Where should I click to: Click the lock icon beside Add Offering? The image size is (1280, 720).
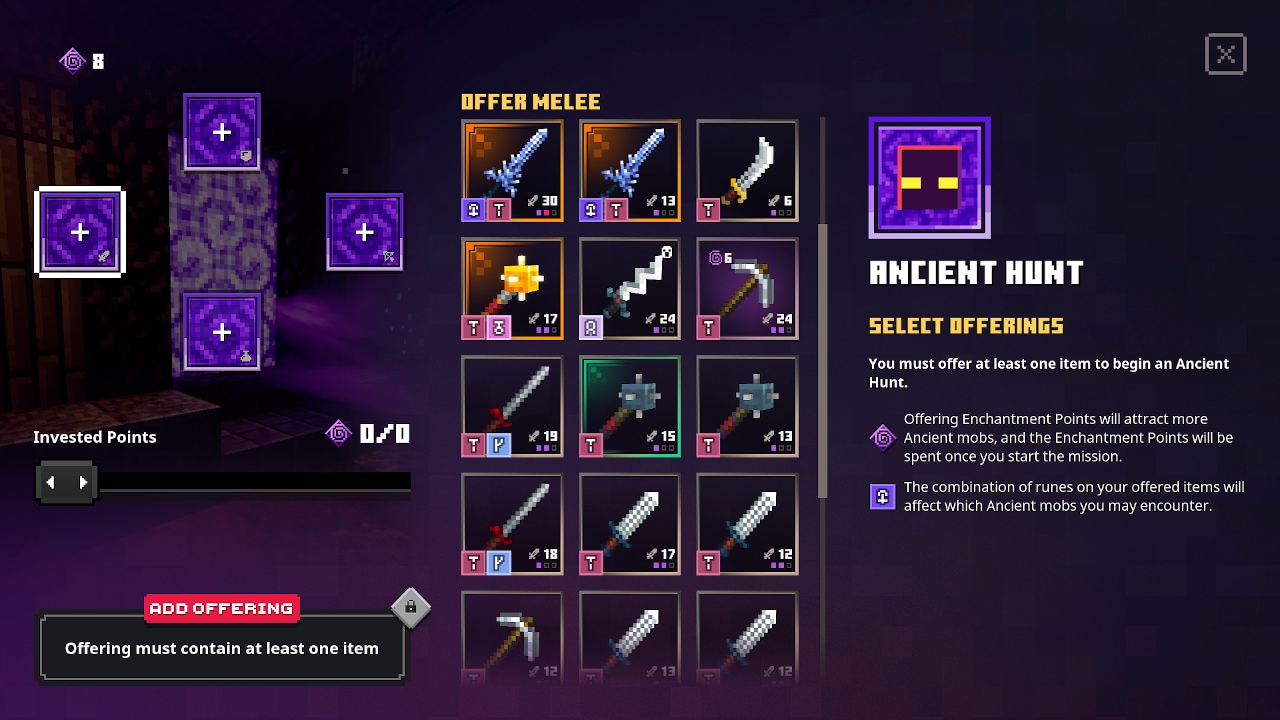(411, 607)
